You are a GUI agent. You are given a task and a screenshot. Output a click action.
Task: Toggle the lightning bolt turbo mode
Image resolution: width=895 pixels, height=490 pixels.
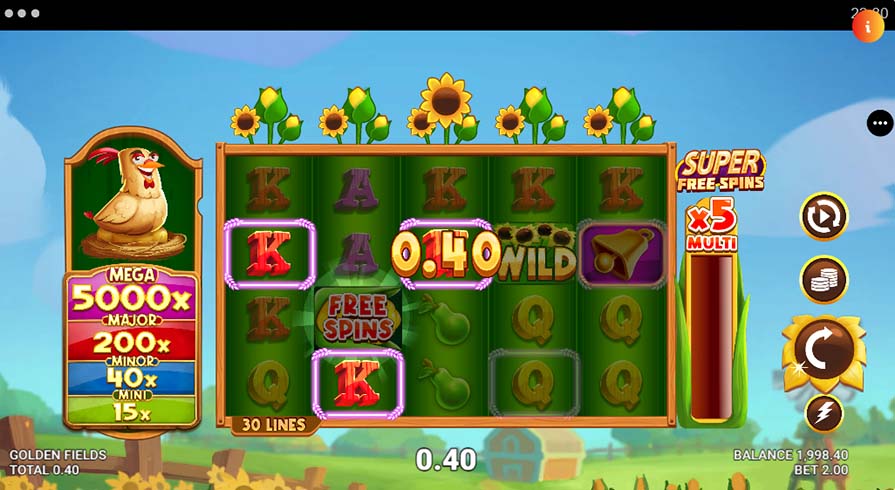(824, 413)
